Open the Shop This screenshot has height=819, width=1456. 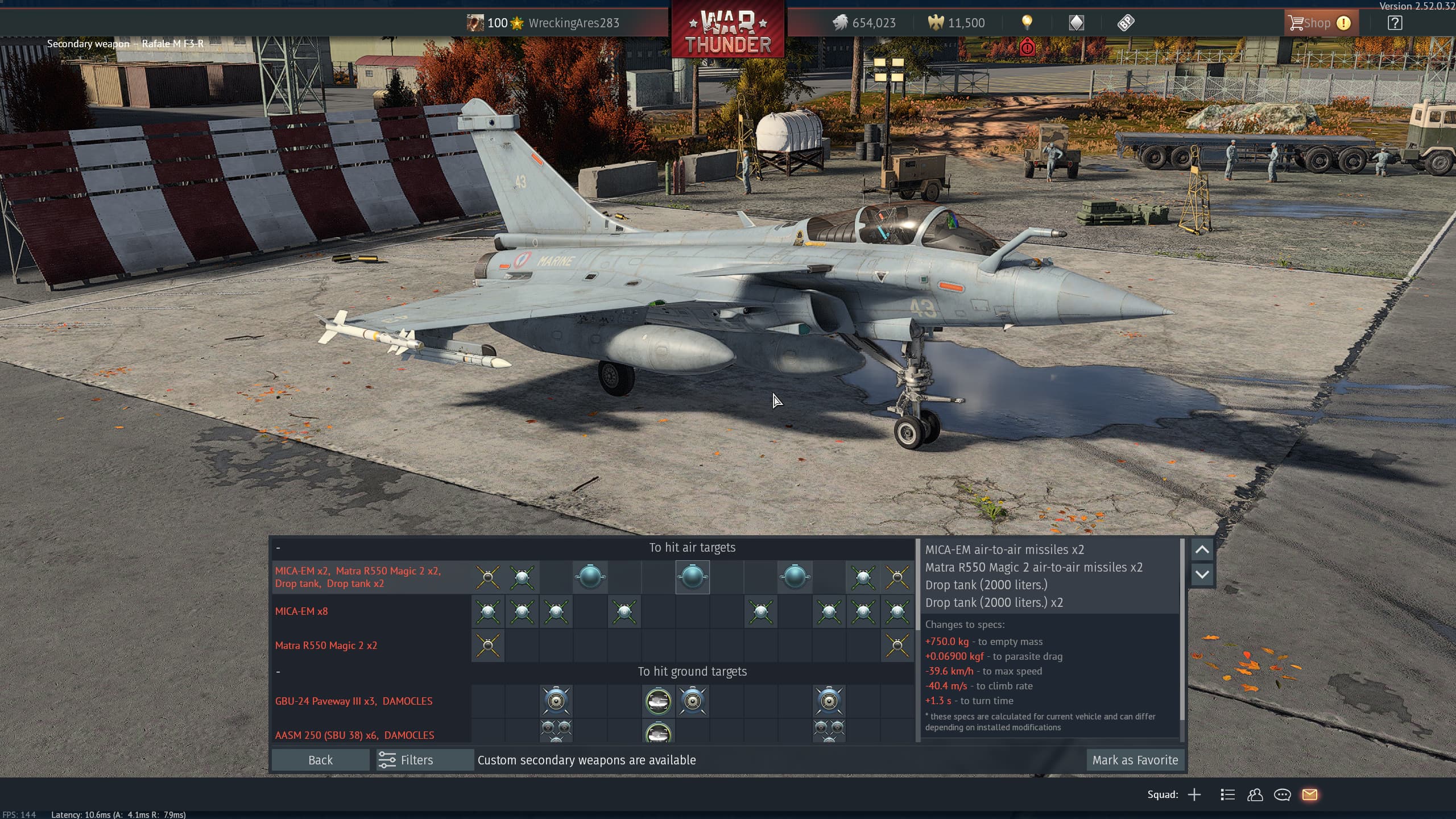(1319, 23)
